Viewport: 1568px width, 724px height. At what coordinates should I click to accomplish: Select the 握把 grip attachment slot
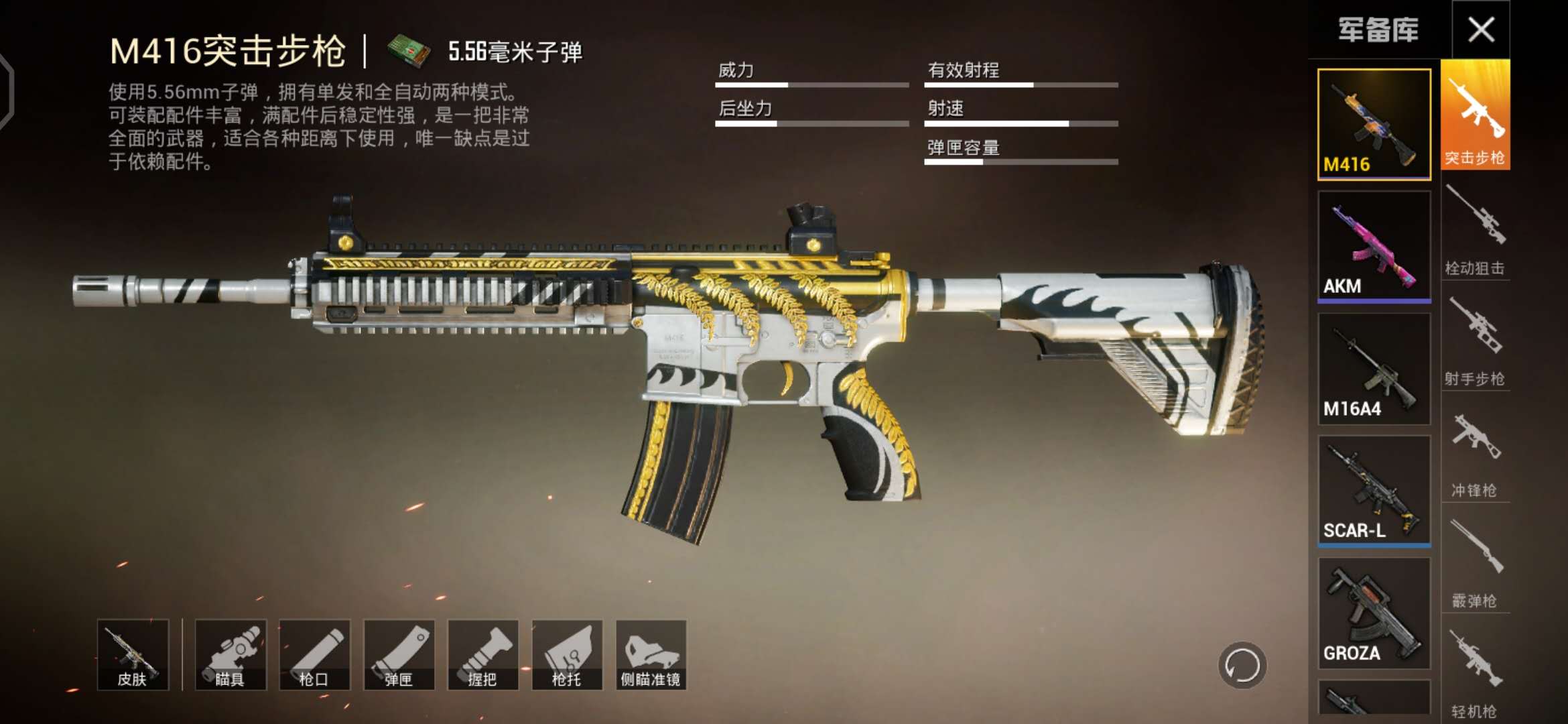(482, 655)
